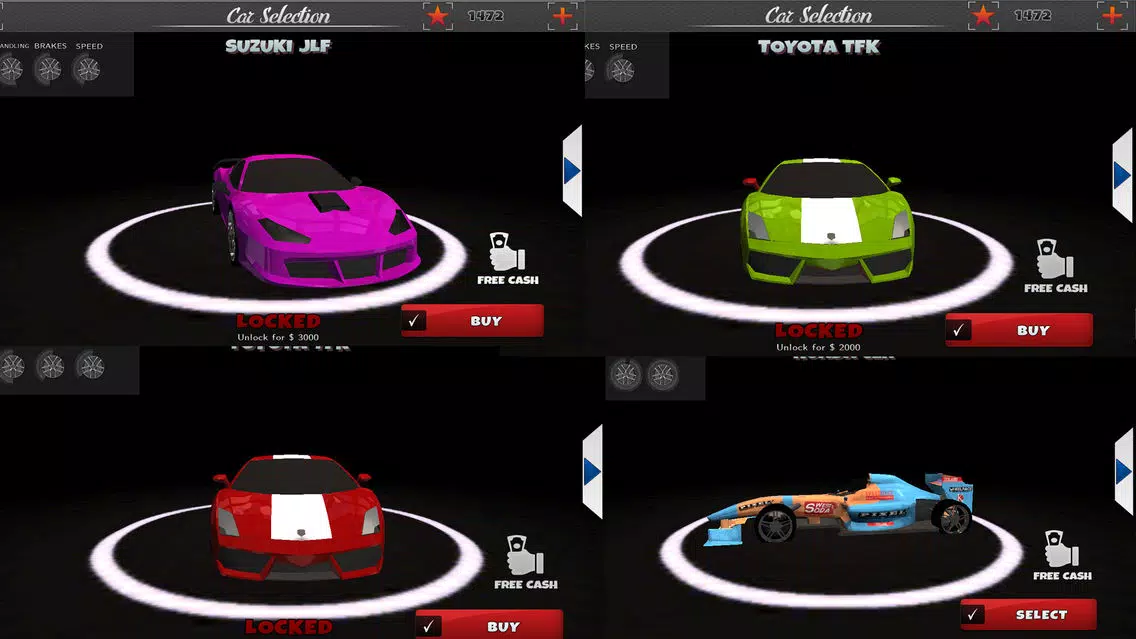Show next car after the Toyota TFK
Image resolution: width=1136 pixels, height=639 pixels.
click(1122, 176)
